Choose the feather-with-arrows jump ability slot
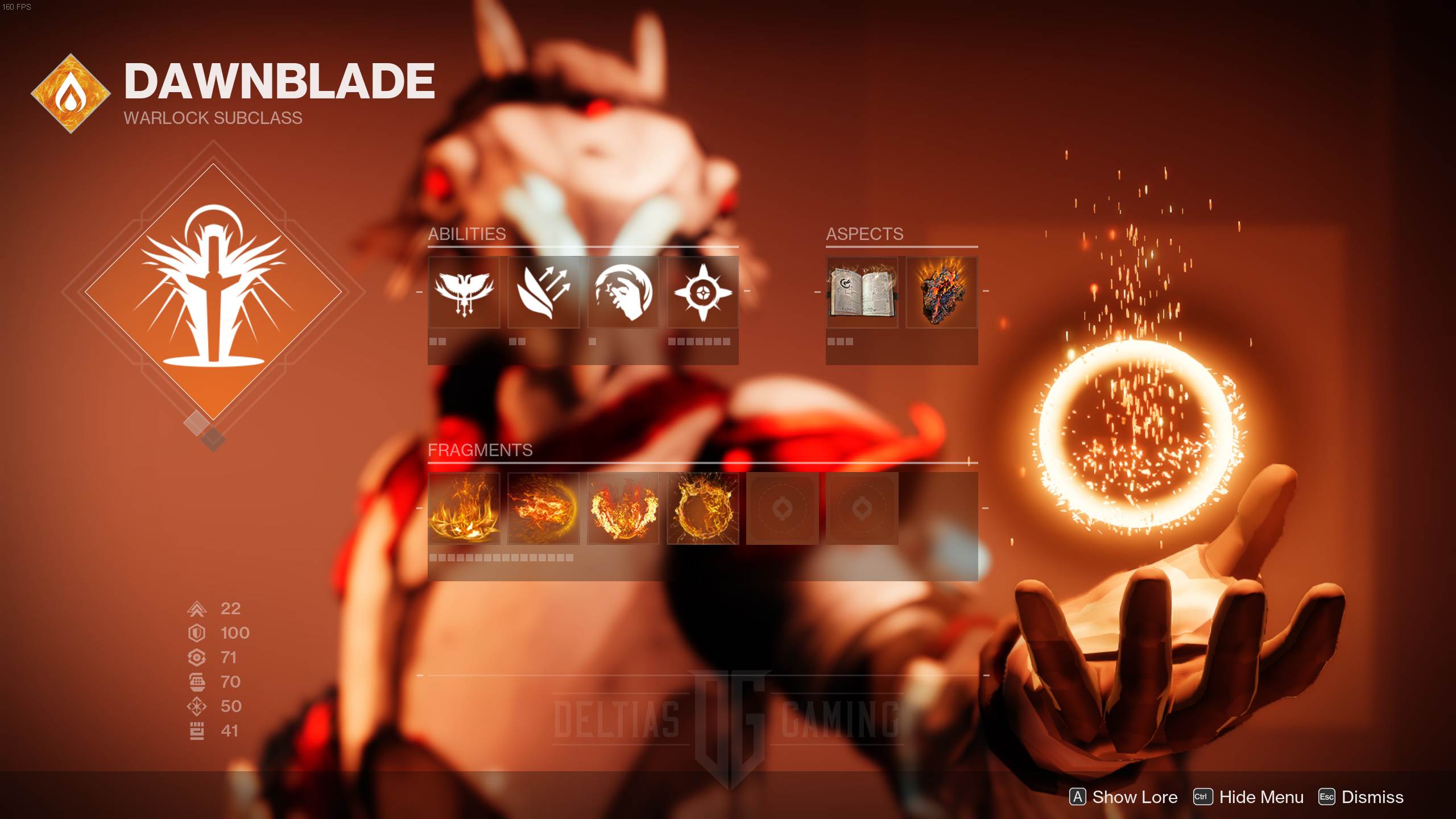1456x819 pixels. [x=544, y=292]
